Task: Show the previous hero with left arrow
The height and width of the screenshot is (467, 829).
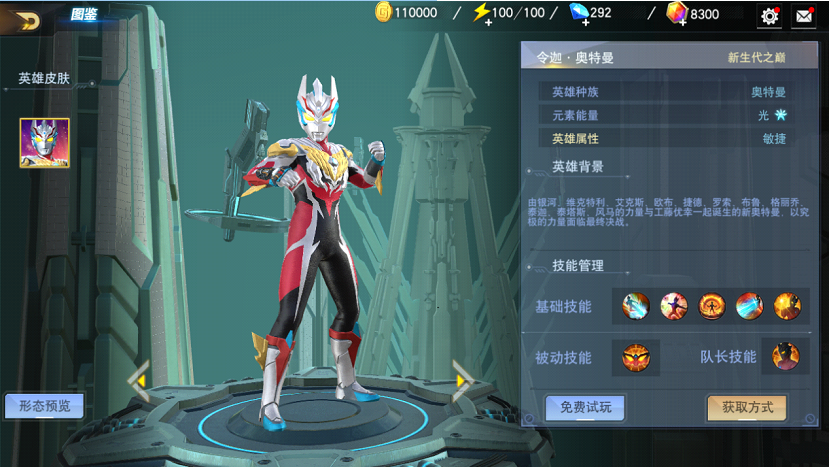Action: point(138,380)
